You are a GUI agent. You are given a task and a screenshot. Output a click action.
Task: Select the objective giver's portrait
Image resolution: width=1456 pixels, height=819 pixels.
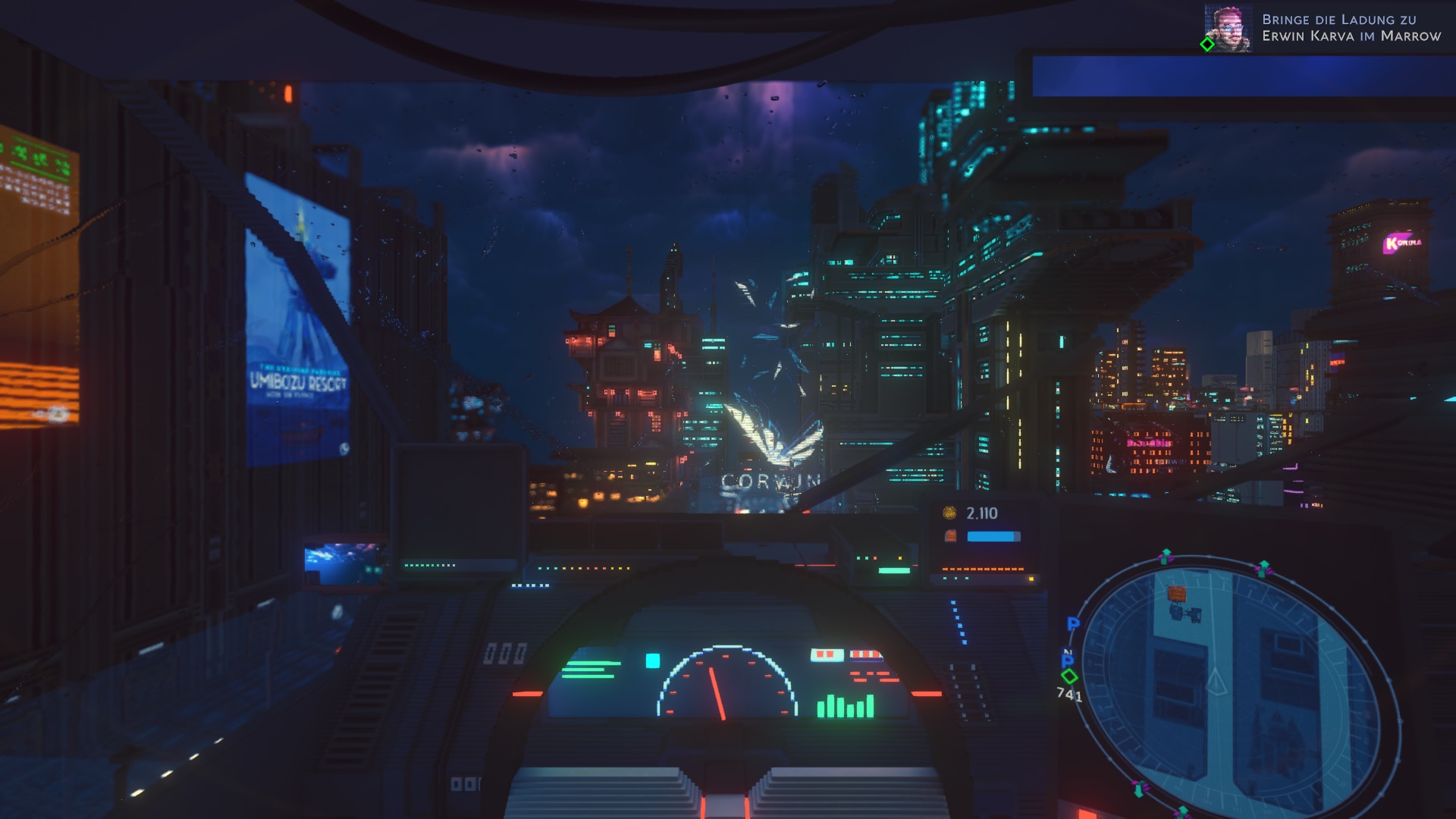[1228, 28]
